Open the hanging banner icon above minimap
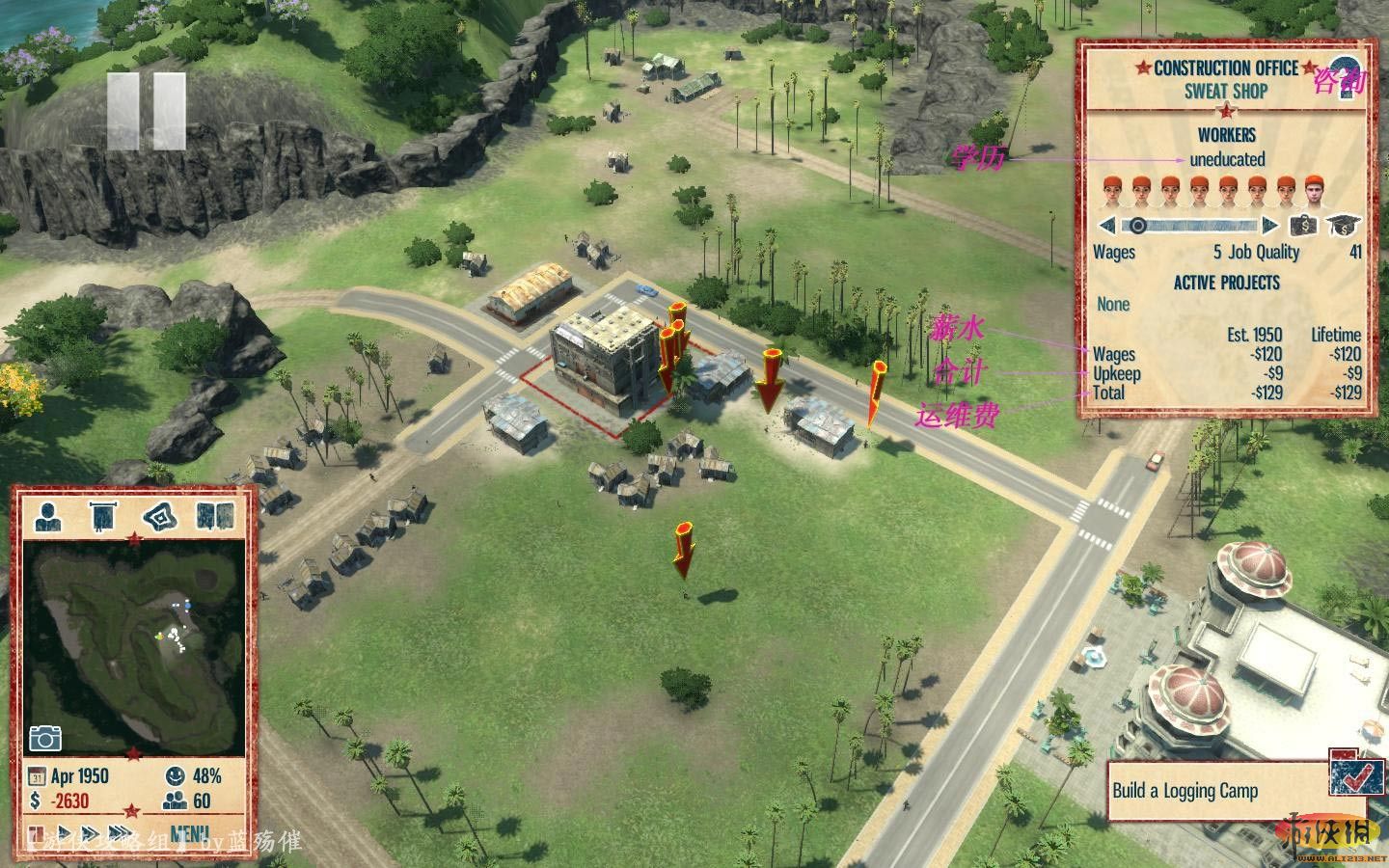The image size is (1389, 868). (x=102, y=517)
